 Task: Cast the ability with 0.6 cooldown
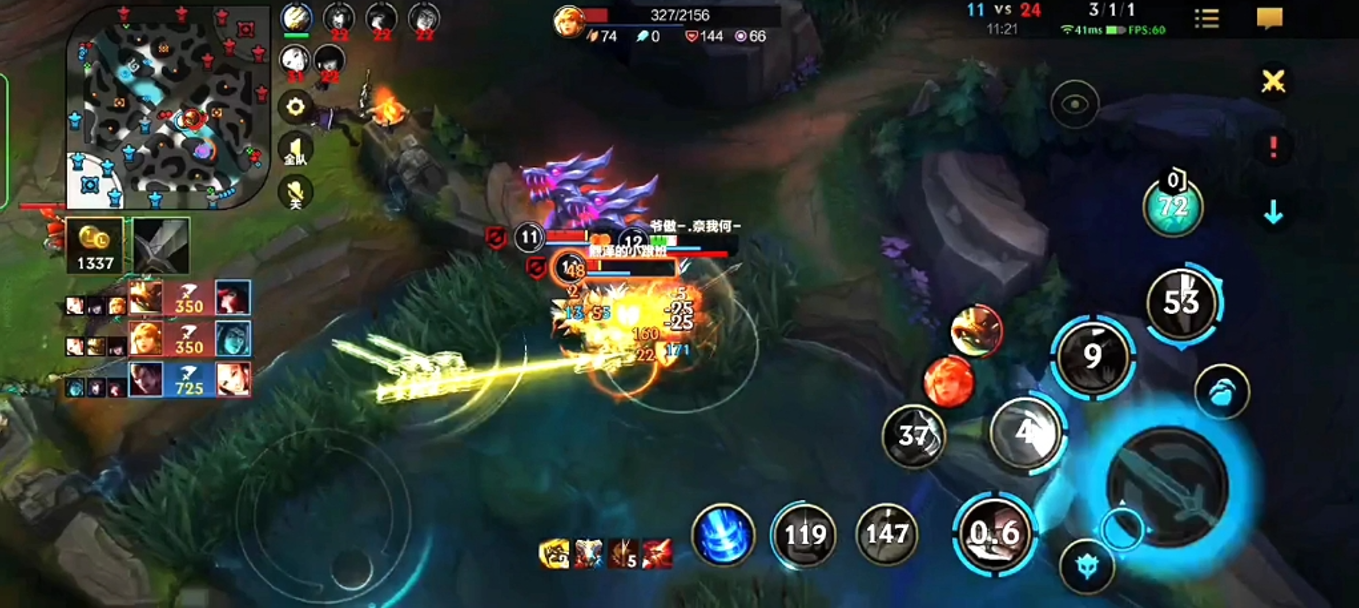(x=995, y=533)
